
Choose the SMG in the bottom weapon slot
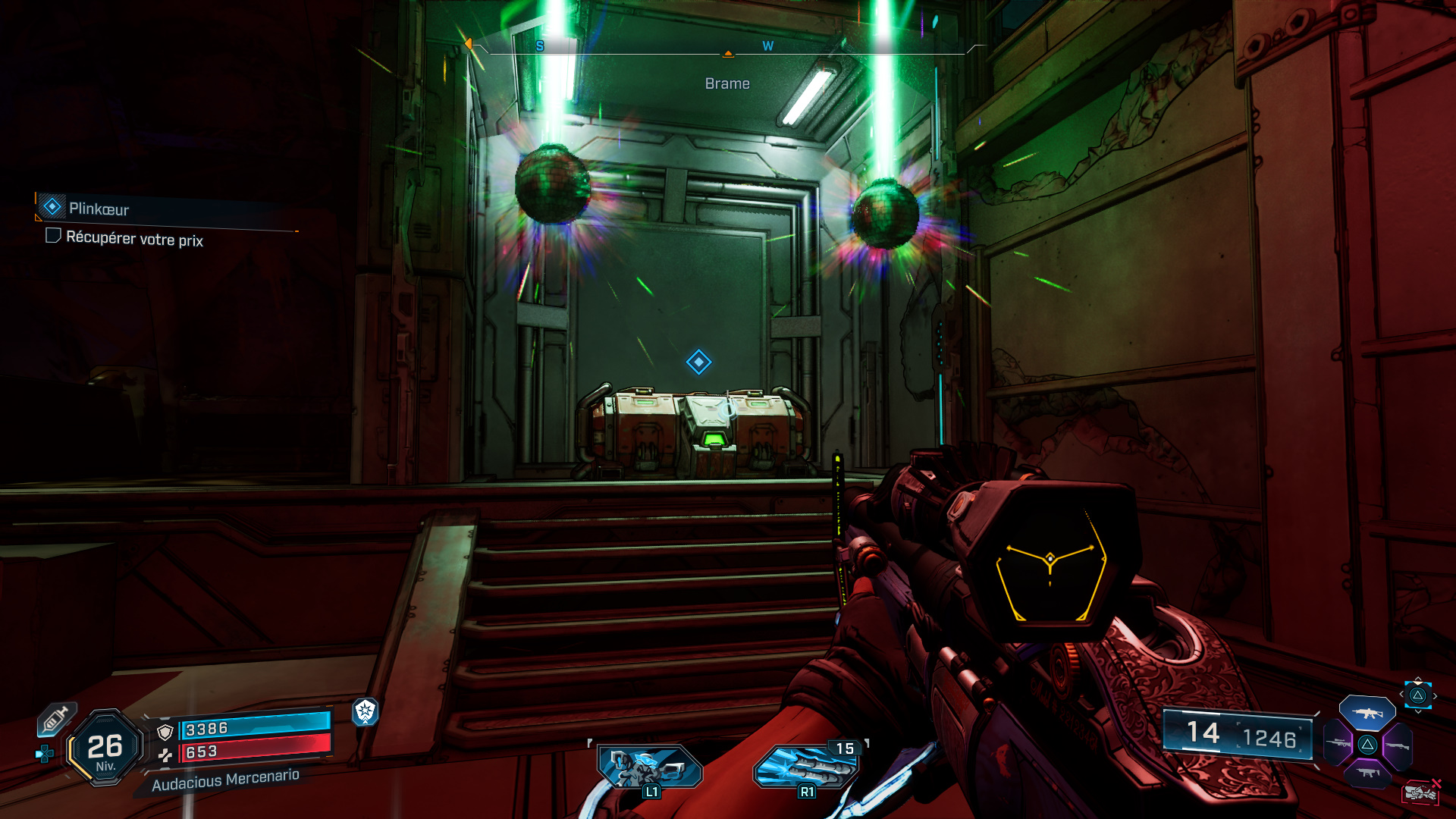tap(1367, 773)
